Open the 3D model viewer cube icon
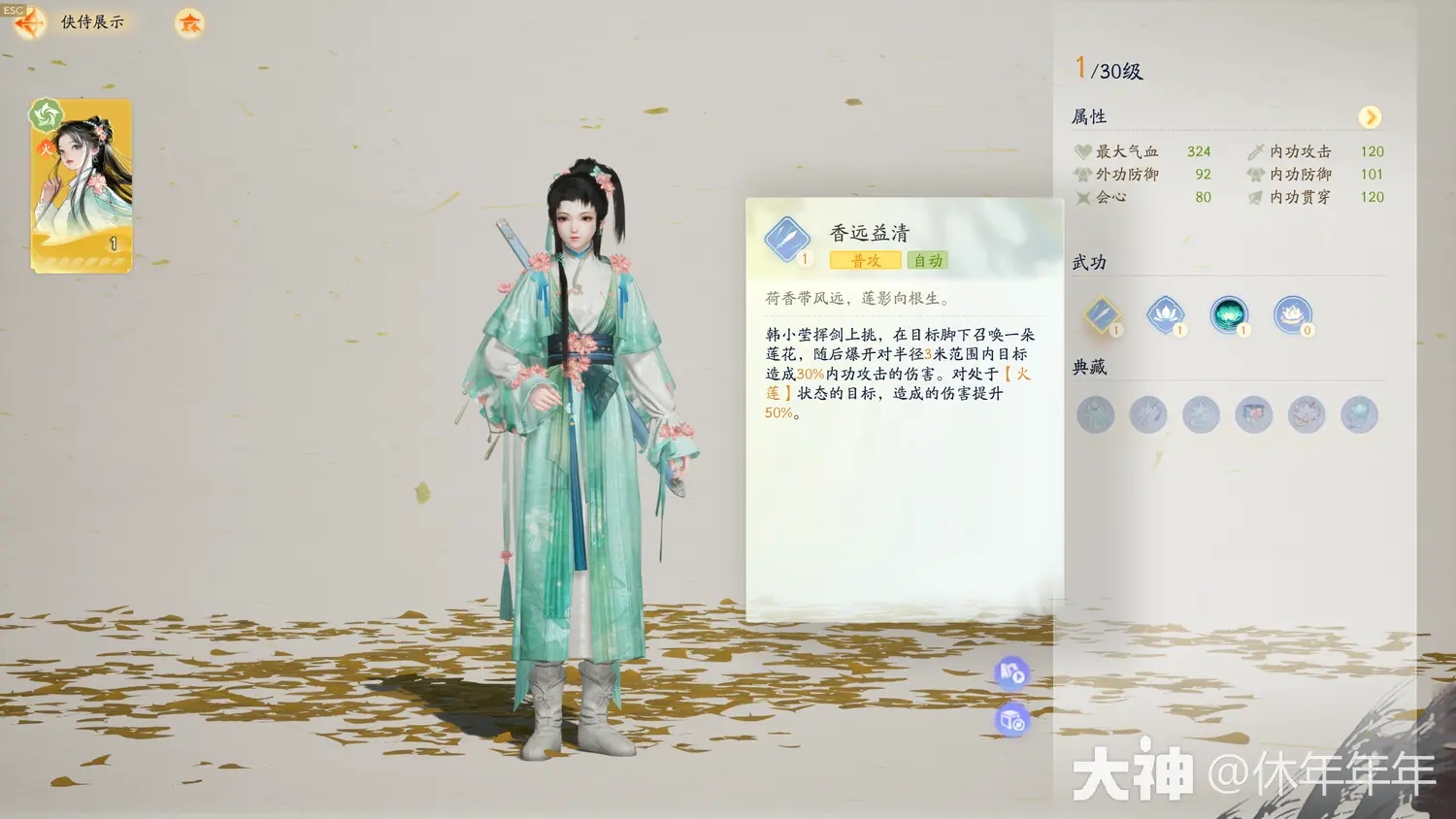 pos(1012,722)
